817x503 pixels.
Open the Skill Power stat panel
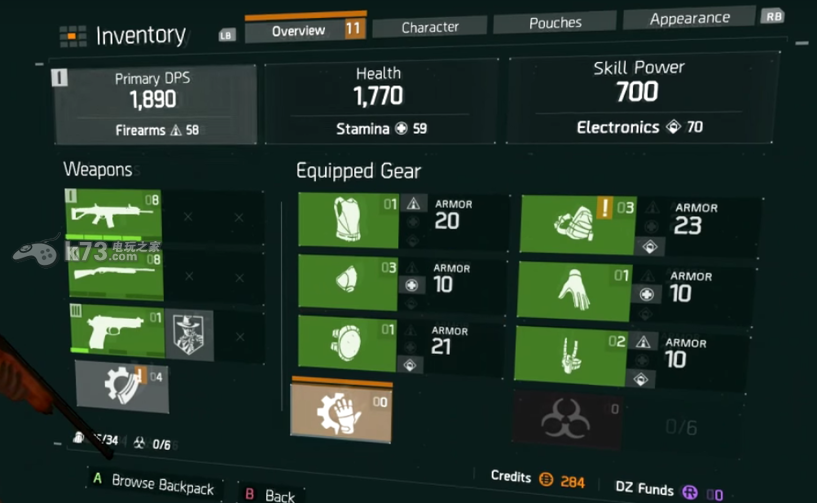[x=638, y=98]
